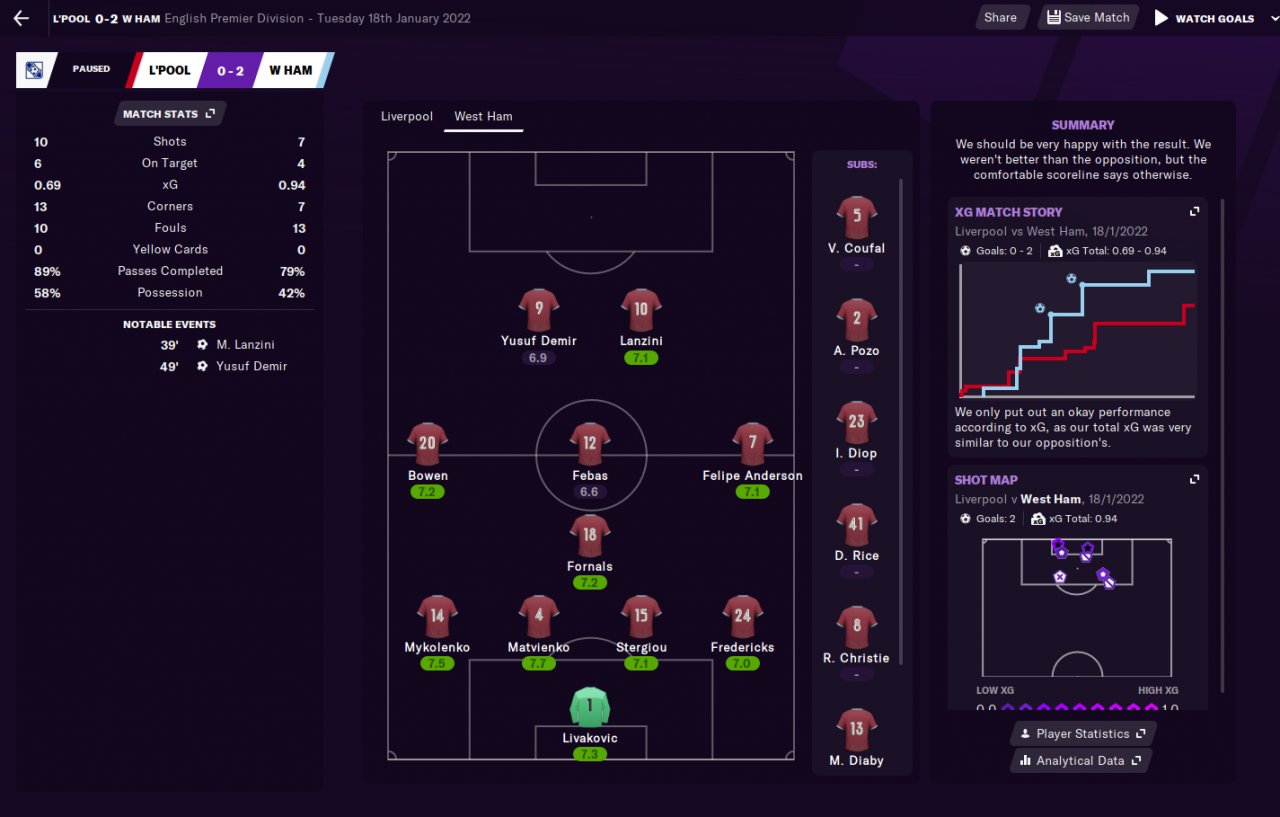
Task: Open Analytical Data
Action: pos(1080,761)
